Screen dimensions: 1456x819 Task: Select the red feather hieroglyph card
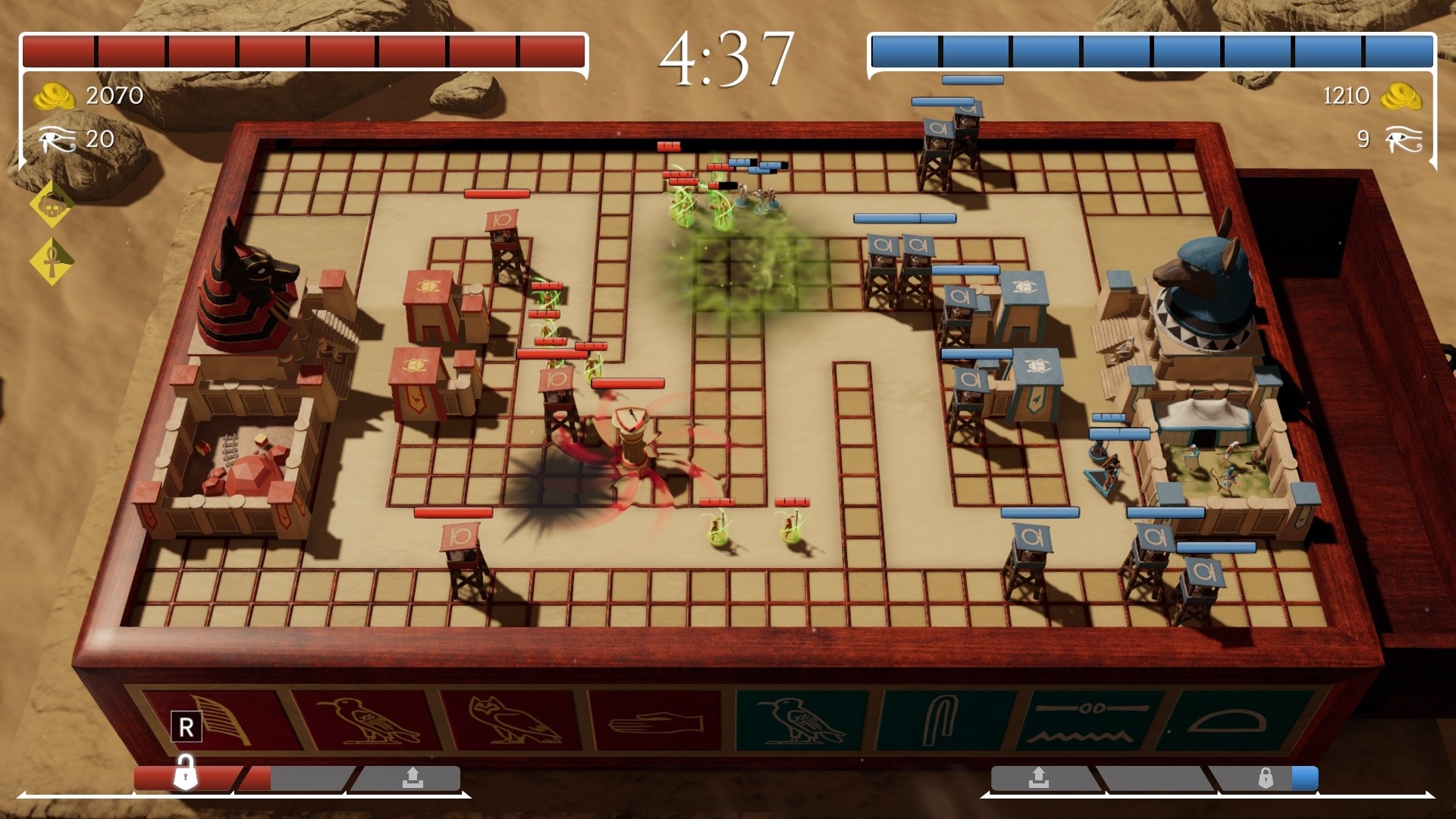(x=216, y=722)
